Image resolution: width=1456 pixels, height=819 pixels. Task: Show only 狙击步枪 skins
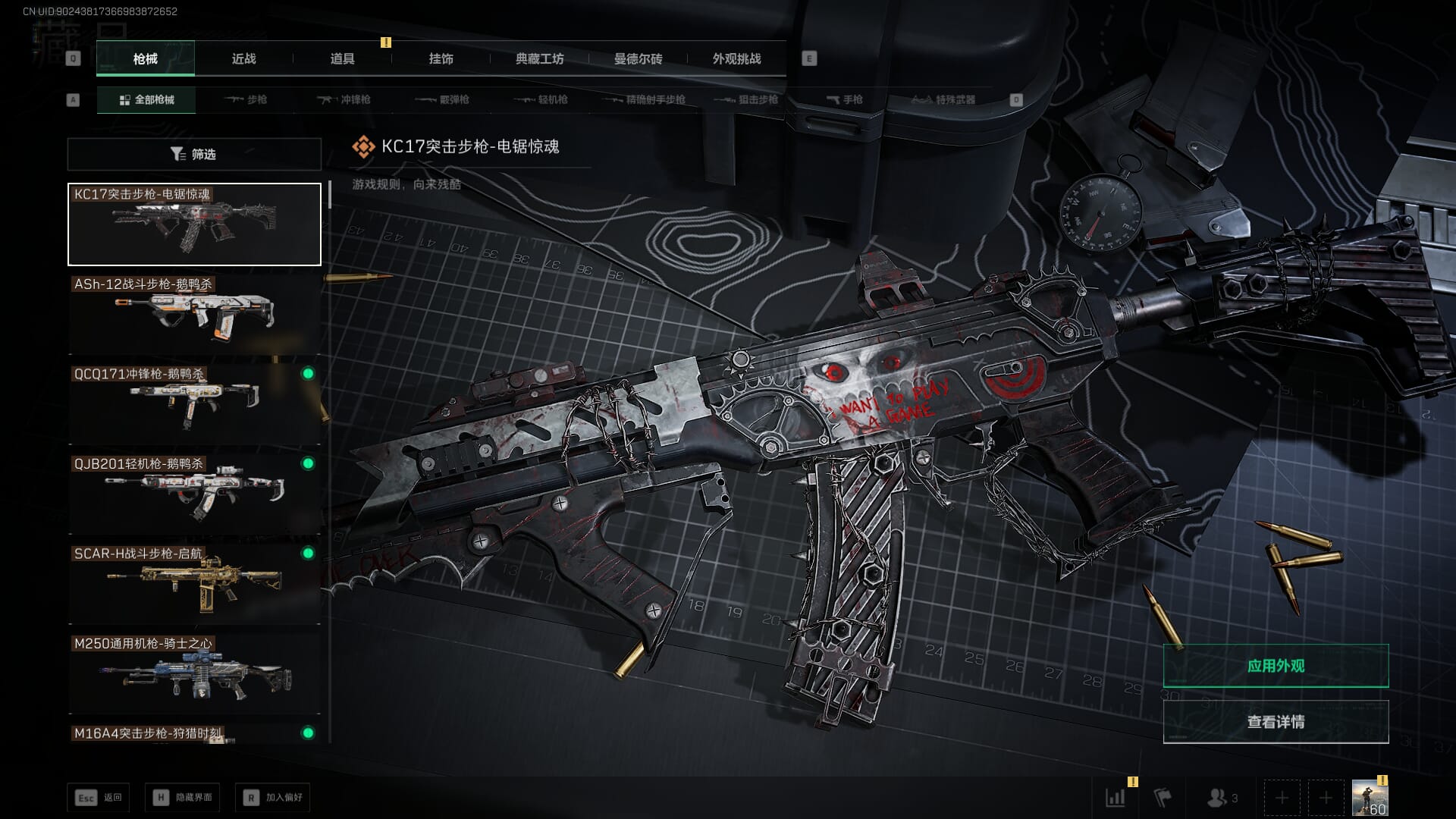pos(746,99)
